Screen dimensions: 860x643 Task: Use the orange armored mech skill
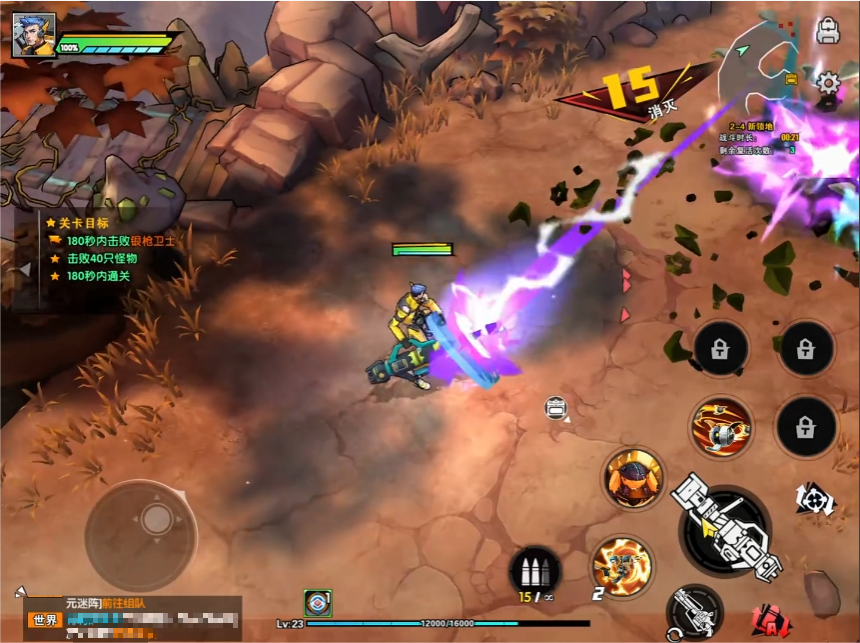(634, 478)
